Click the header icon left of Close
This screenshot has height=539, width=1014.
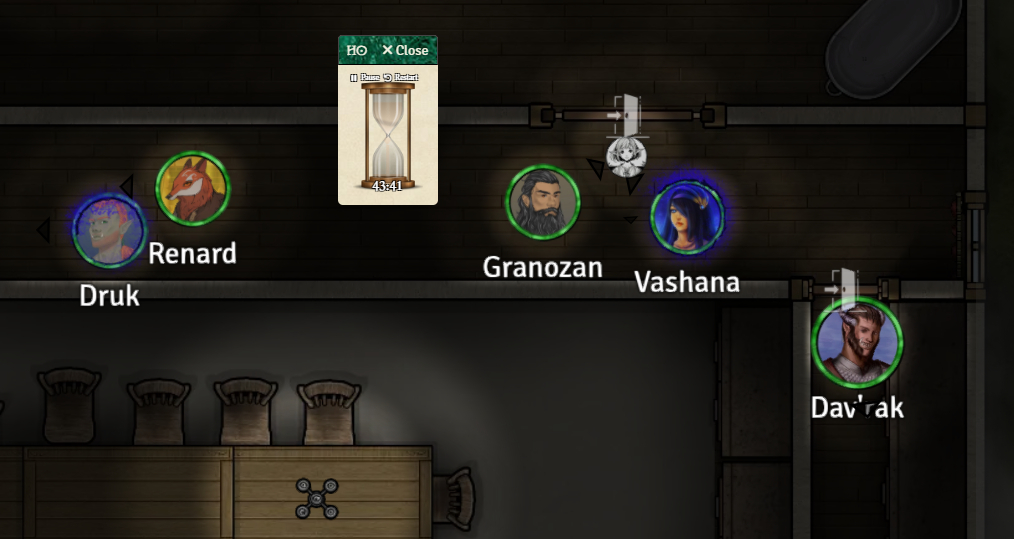(x=356, y=50)
